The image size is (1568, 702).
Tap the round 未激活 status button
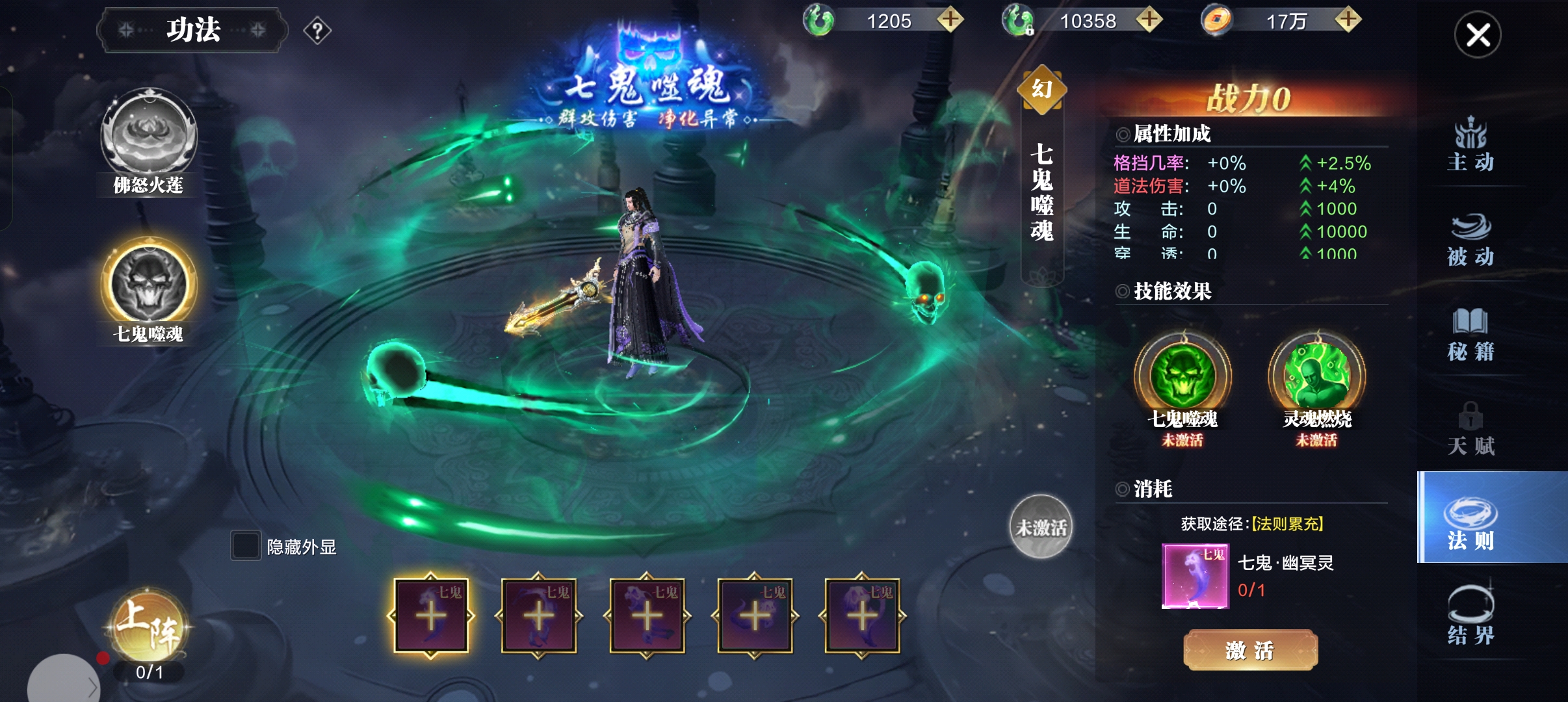[x=1041, y=526]
